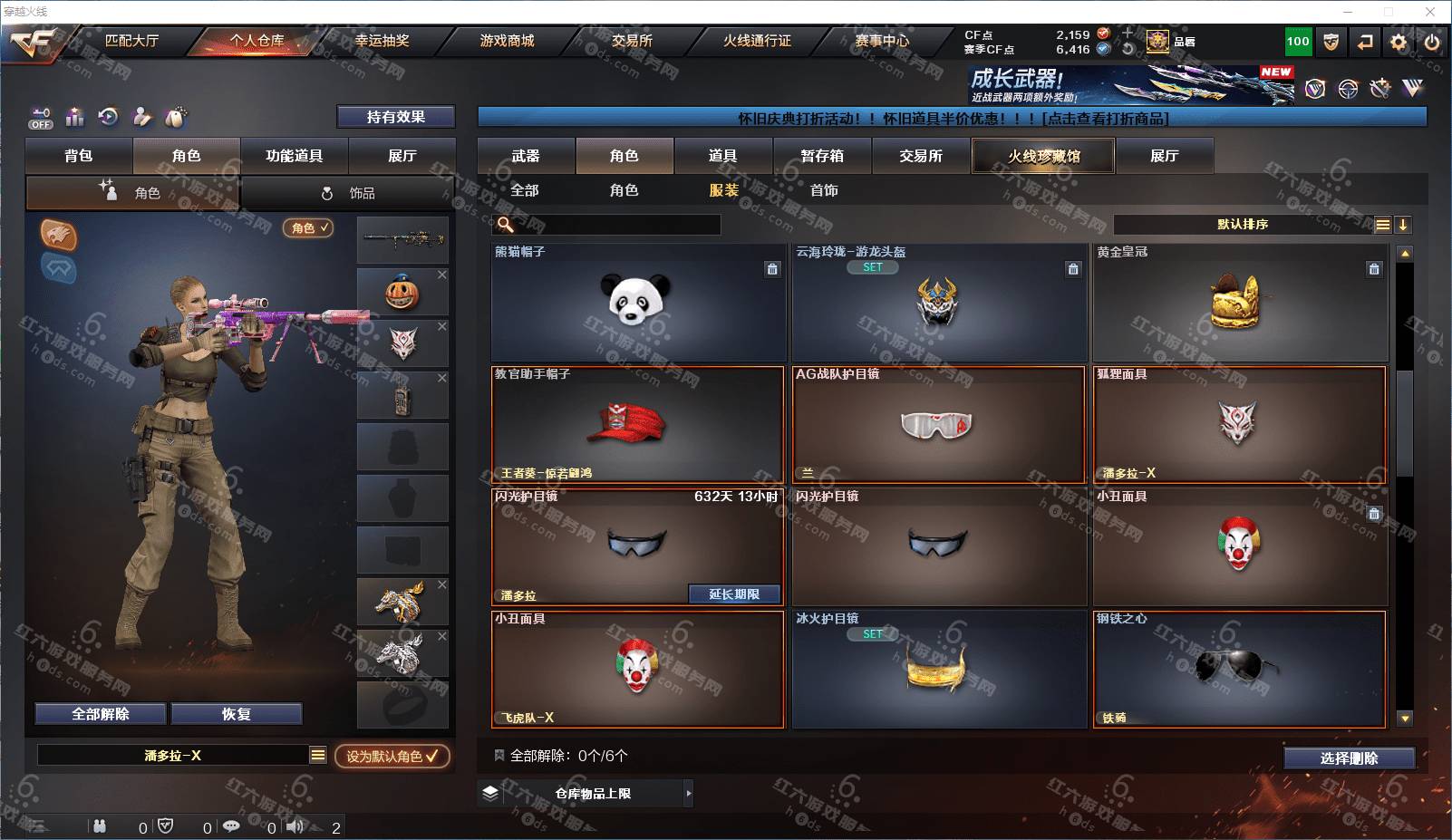
Task: Click the 选择删除 delete button
Action: pos(1349,758)
